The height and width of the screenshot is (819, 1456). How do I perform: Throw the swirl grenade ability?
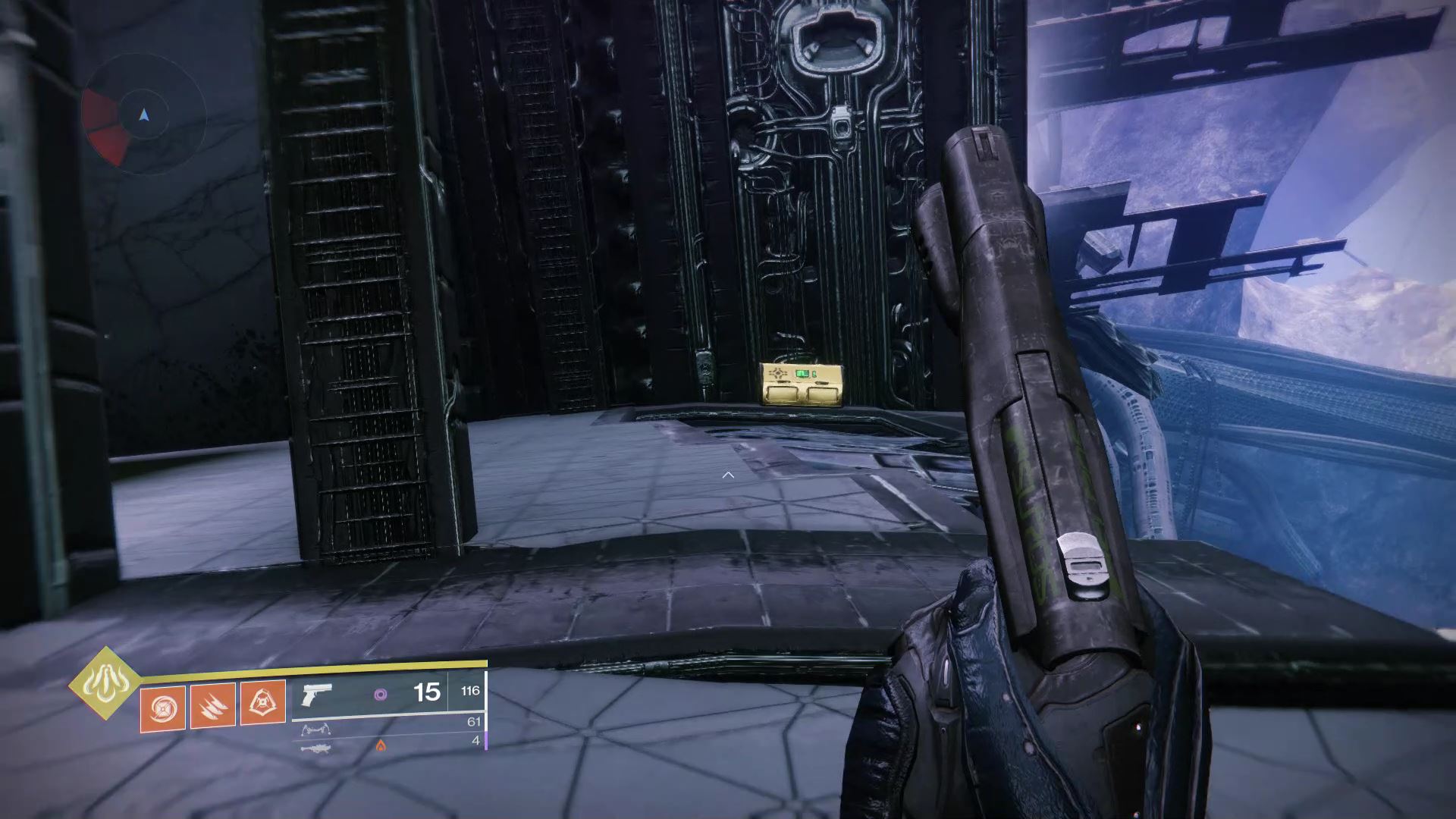point(163,706)
